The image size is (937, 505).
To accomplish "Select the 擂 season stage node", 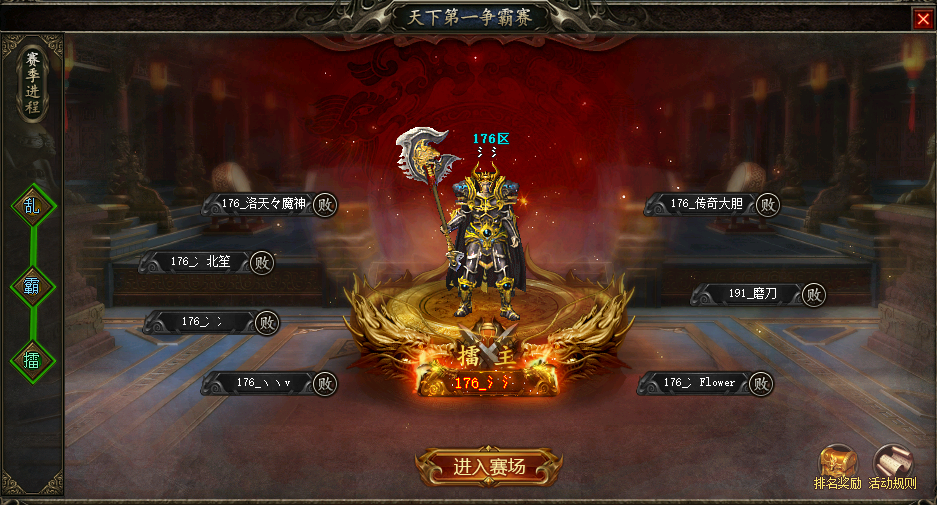I will (32, 360).
